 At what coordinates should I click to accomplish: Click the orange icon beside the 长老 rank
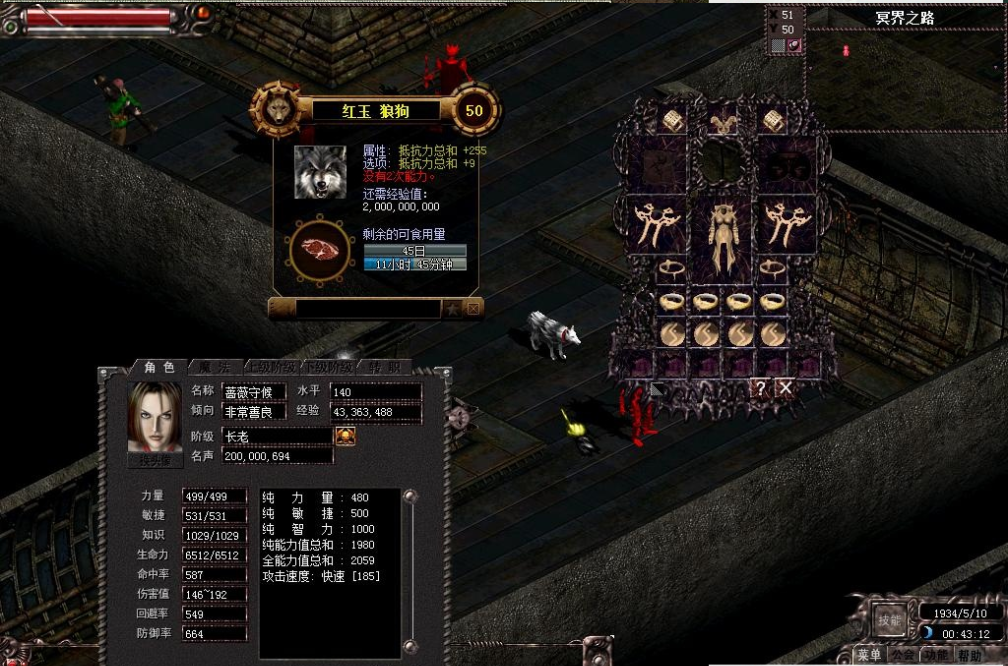345,436
